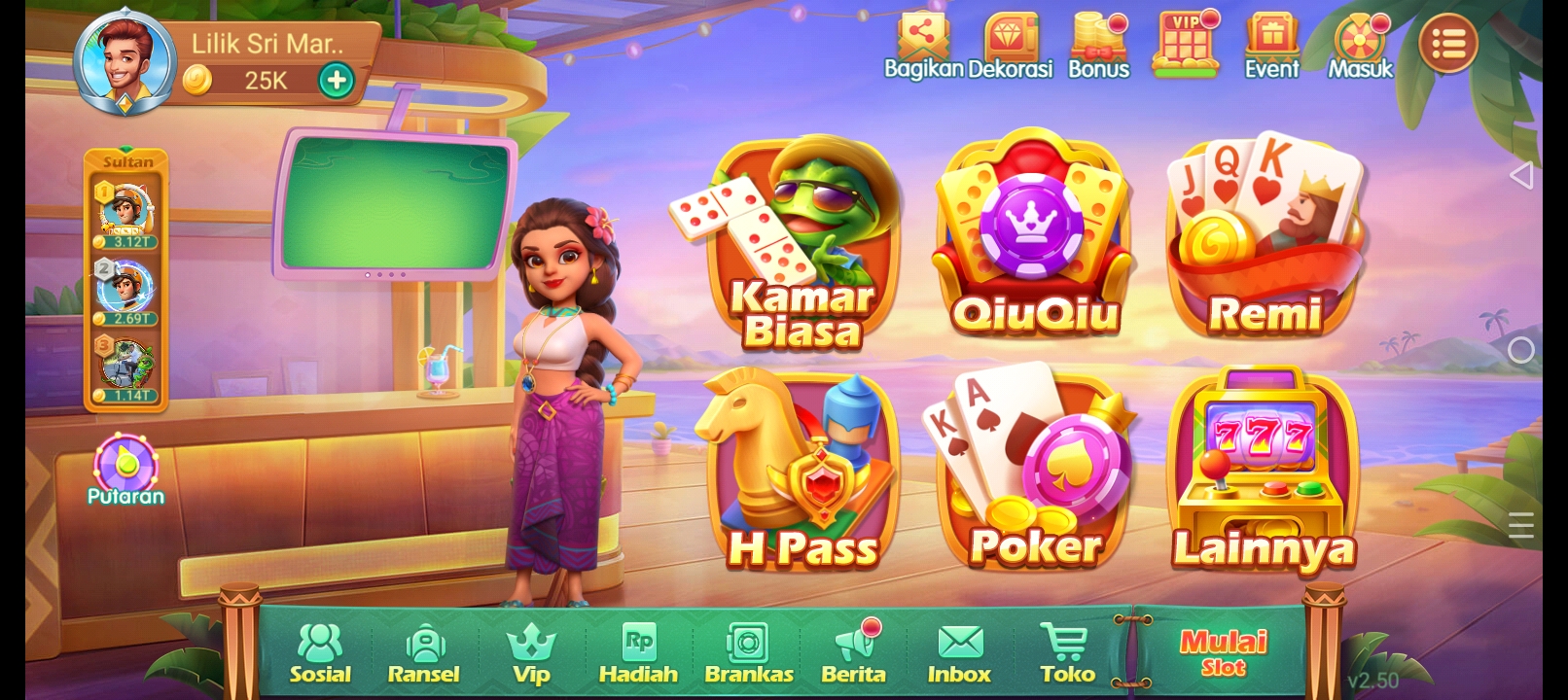The width and height of the screenshot is (1568, 700).
Task: Add coins with the plus button
Action: 336,80
